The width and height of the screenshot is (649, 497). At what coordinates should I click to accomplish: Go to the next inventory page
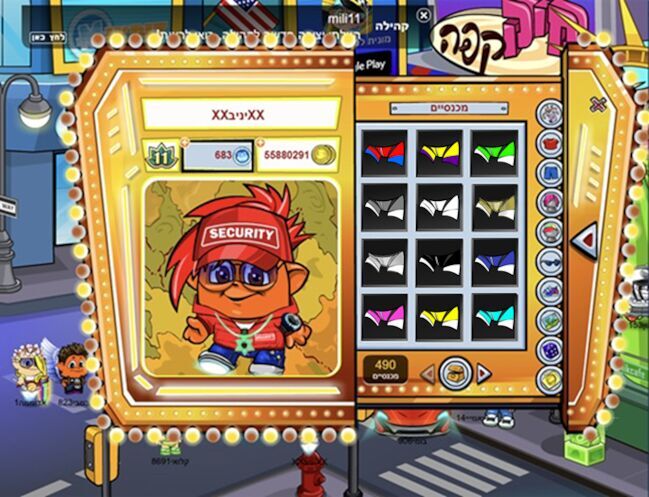tap(484, 373)
